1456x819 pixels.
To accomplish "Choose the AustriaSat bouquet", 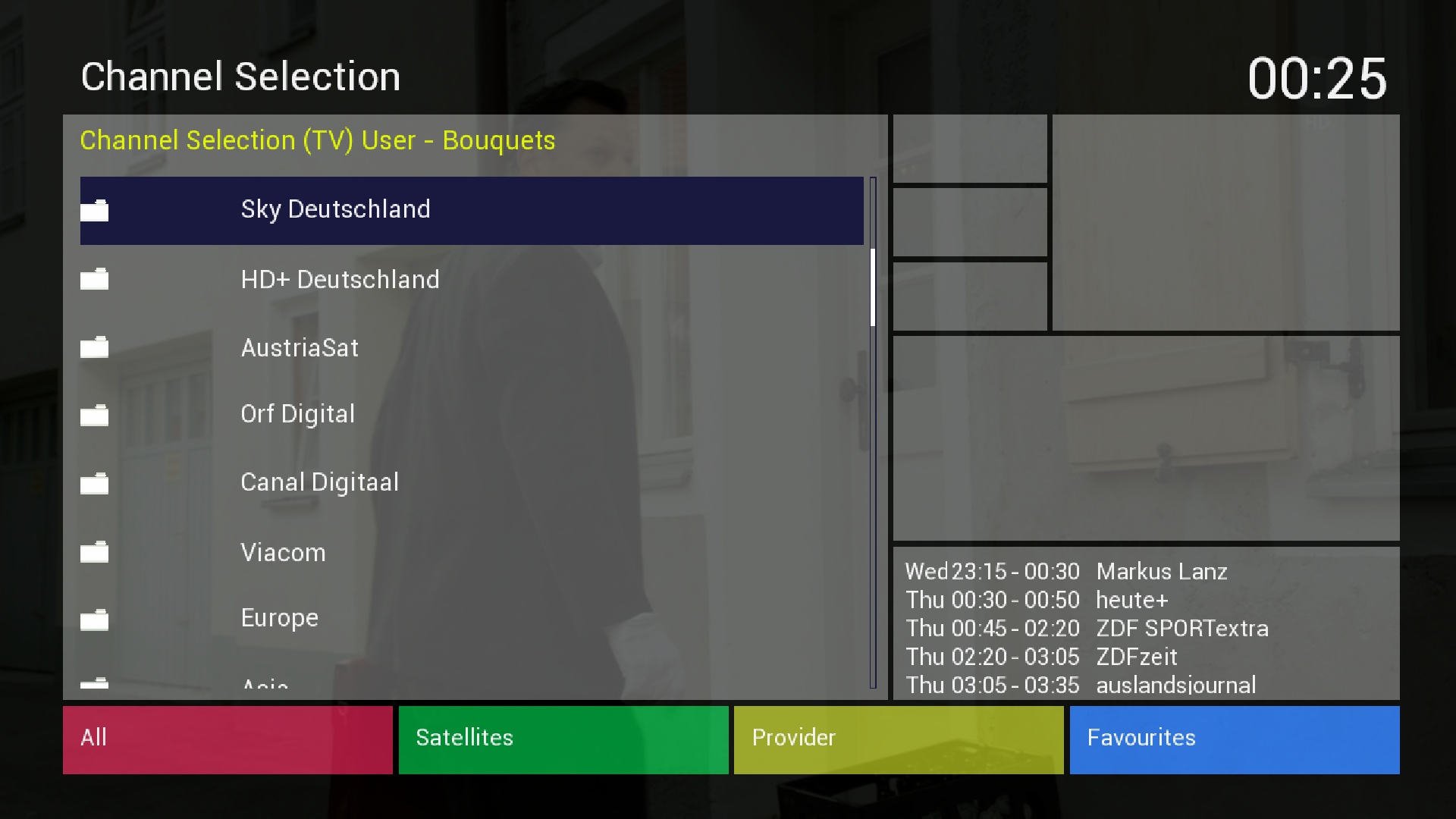I will pos(300,348).
